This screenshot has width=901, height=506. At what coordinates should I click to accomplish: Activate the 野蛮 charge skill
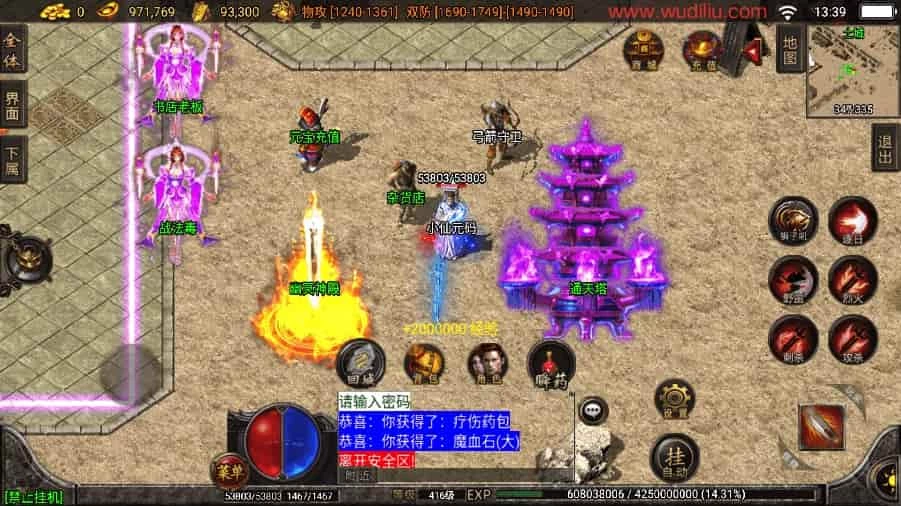click(793, 280)
